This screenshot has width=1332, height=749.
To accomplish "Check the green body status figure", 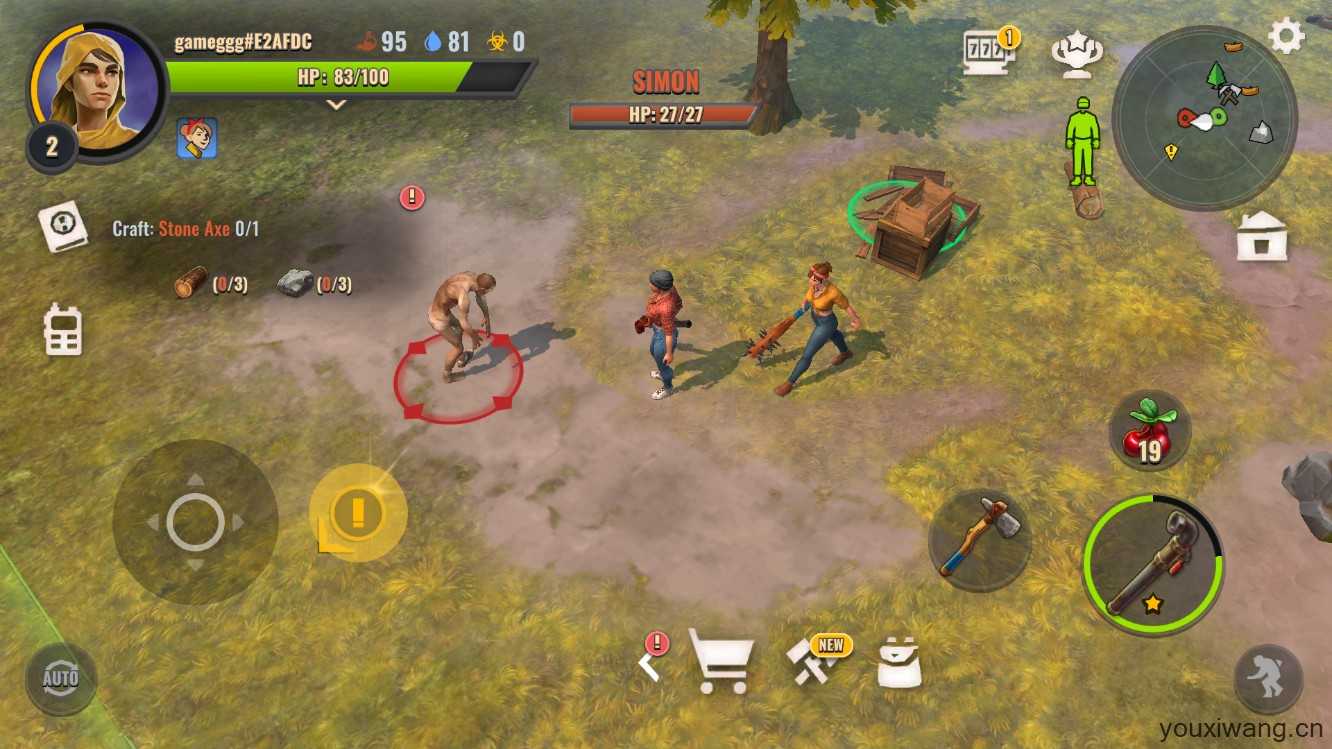I will (x=1081, y=141).
